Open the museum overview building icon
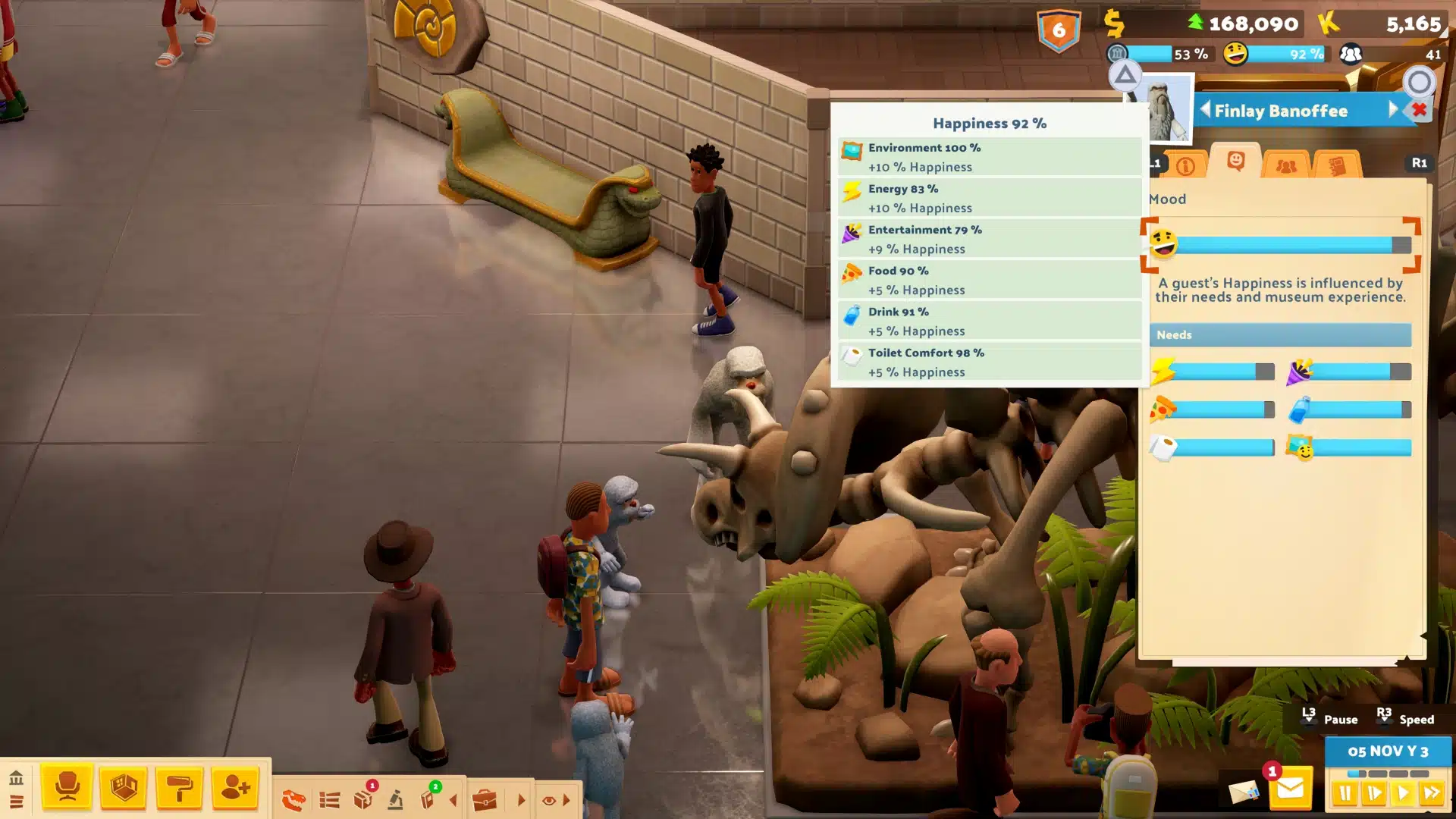This screenshot has height=819, width=1456. (16, 778)
